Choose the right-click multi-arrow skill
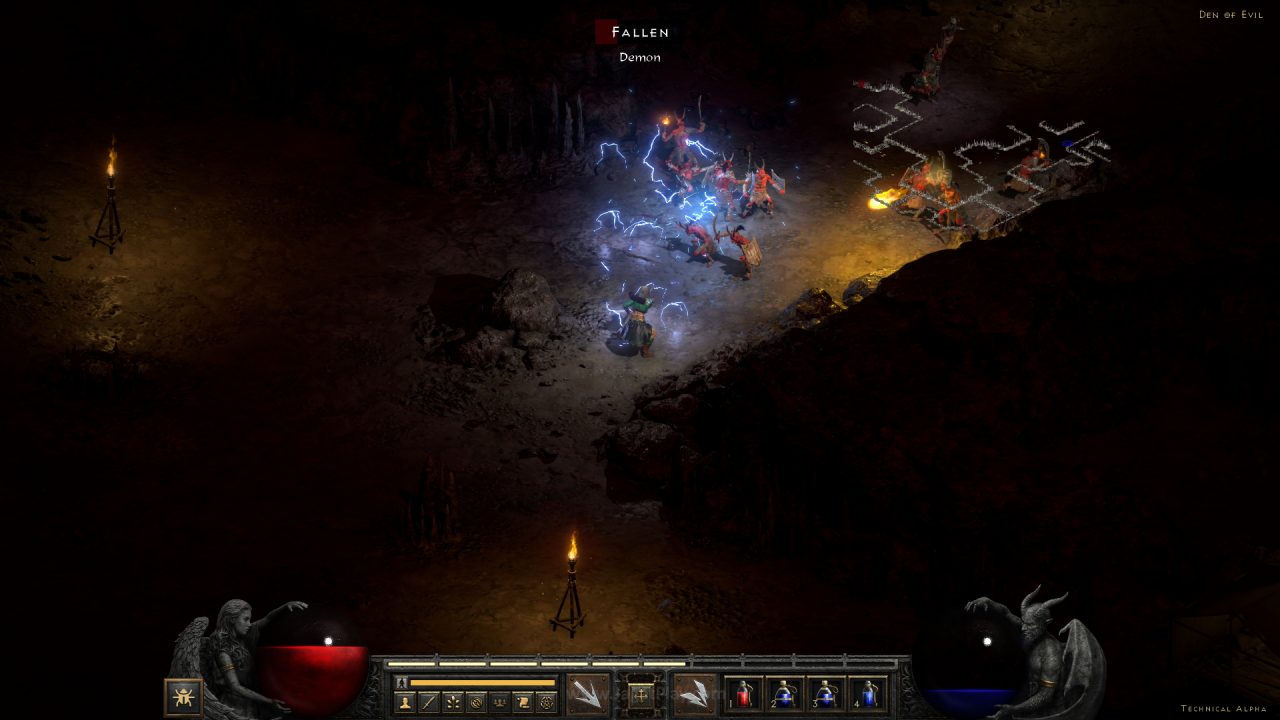The image size is (1280, 720). coord(694,693)
